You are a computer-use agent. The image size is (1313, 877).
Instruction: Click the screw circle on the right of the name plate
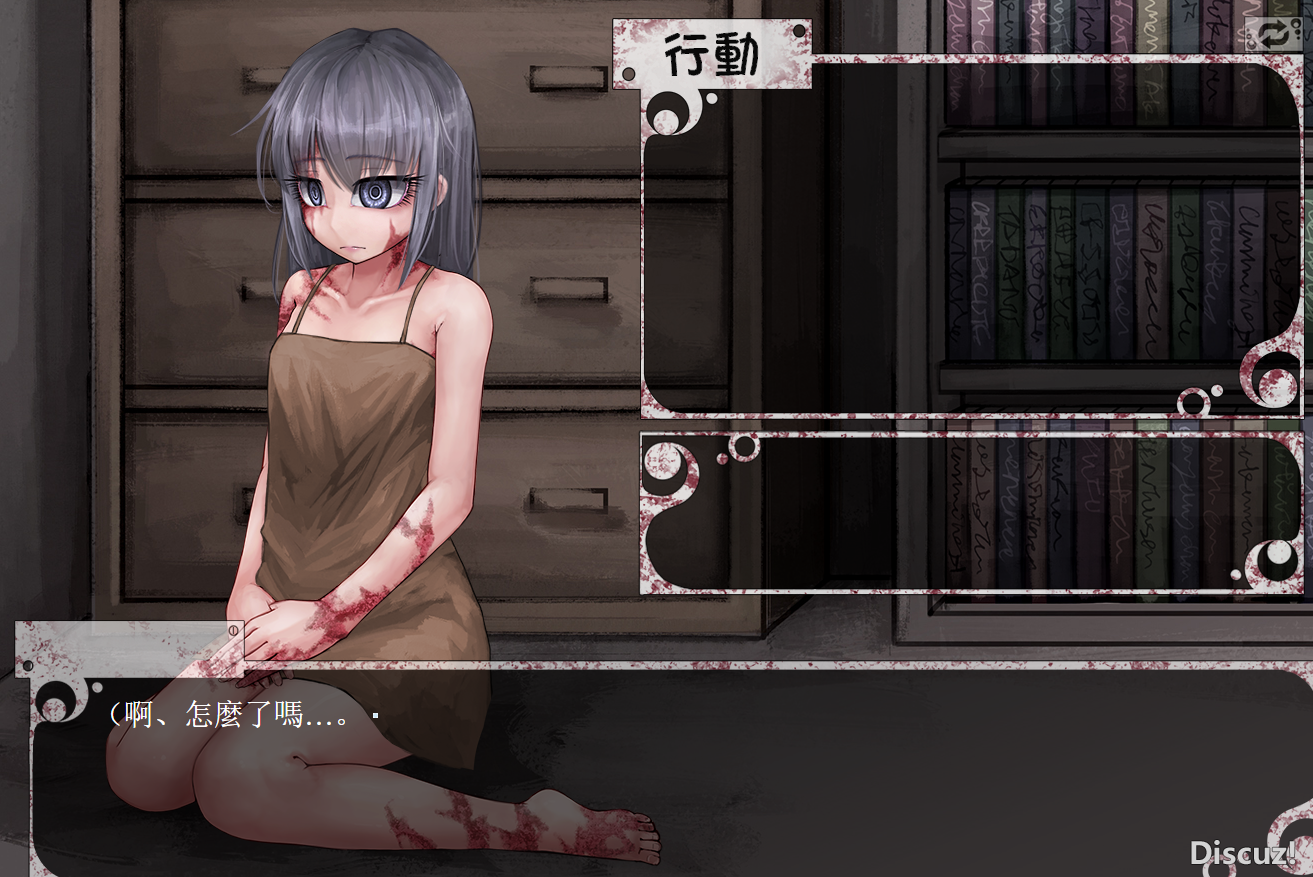tap(233, 628)
